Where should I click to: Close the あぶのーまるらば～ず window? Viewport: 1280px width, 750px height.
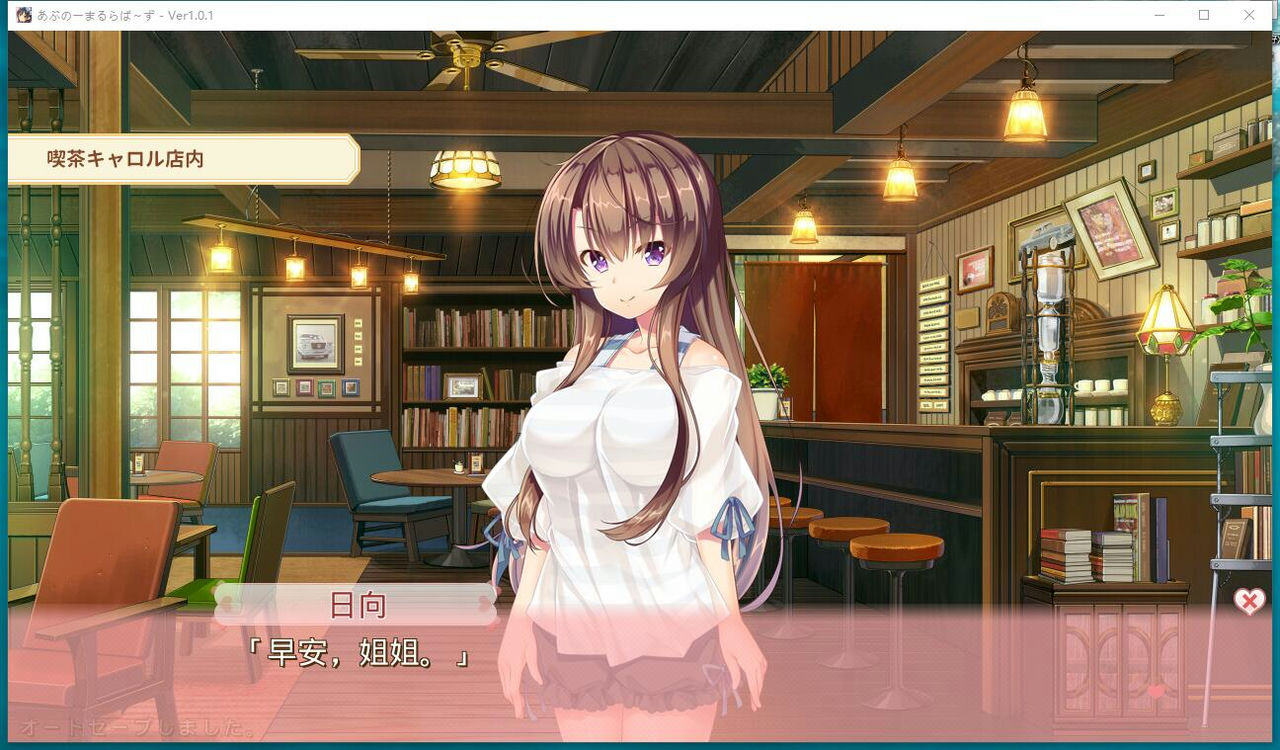coord(1248,15)
